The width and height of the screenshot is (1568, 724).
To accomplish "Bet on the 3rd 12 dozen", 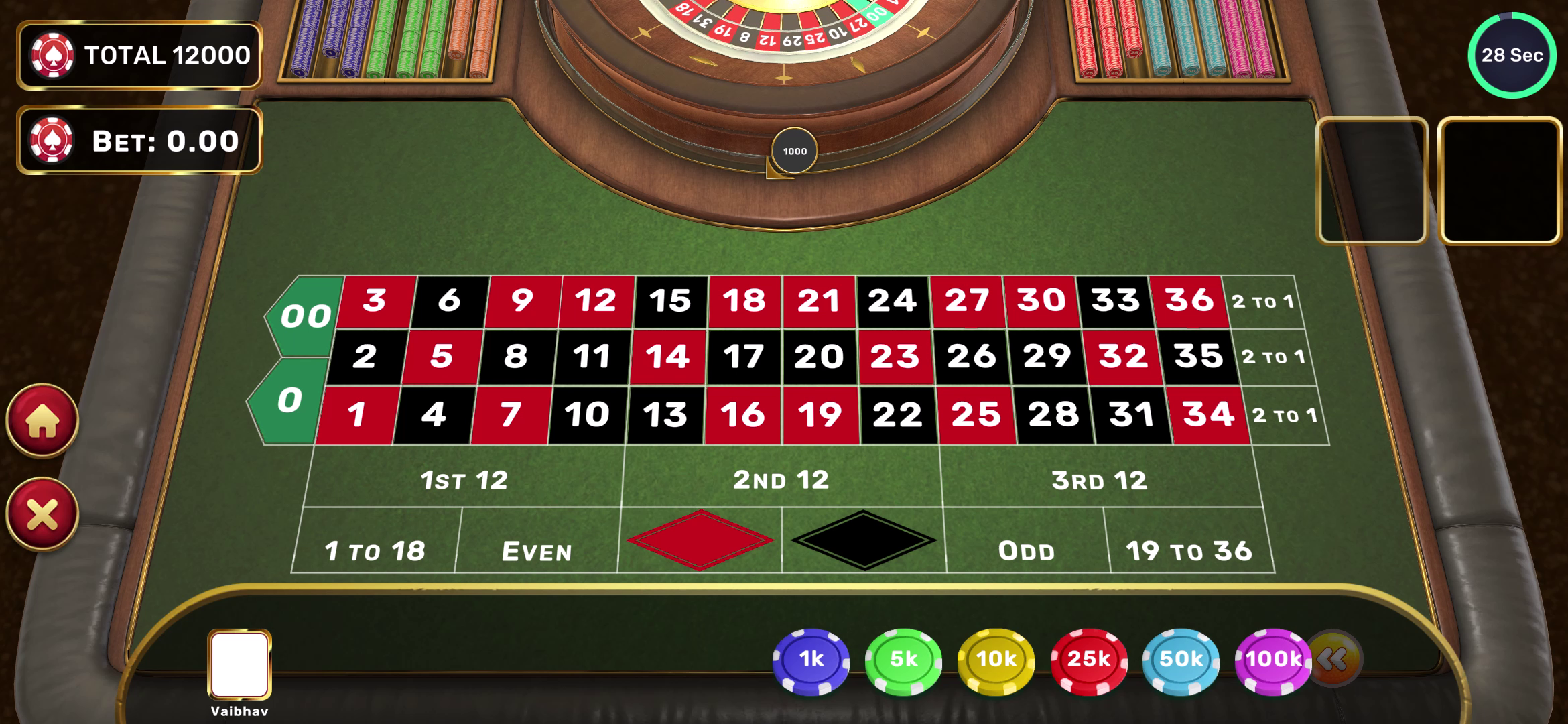I will click(1098, 479).
